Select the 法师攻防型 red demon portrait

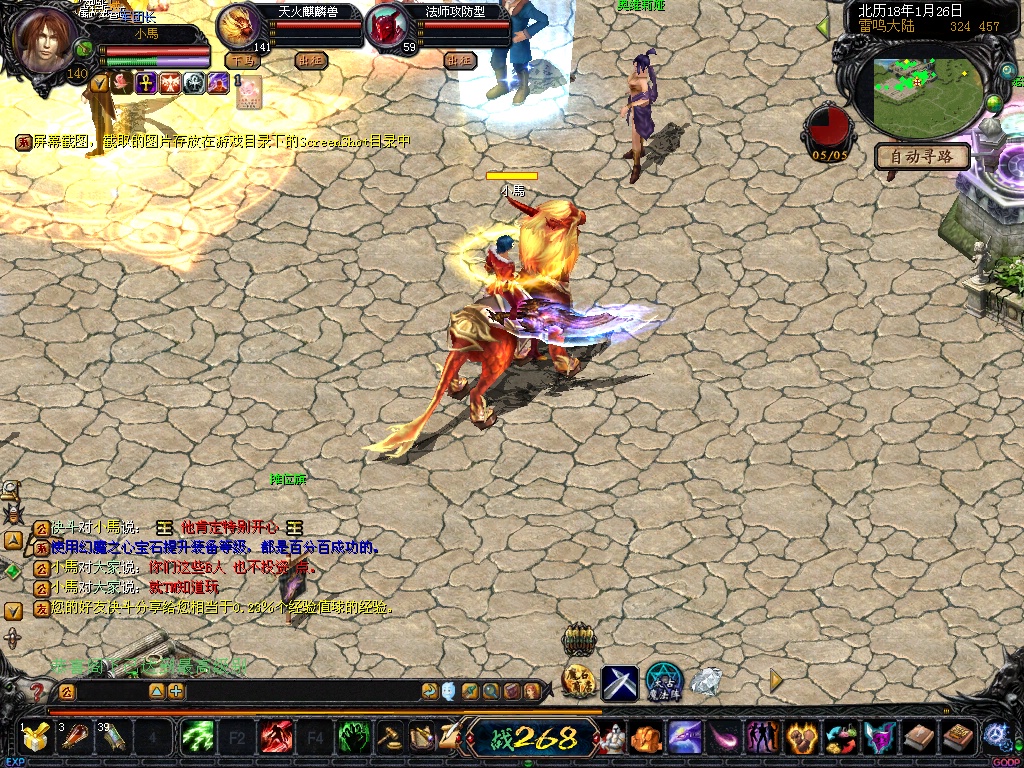pos(385,27)
